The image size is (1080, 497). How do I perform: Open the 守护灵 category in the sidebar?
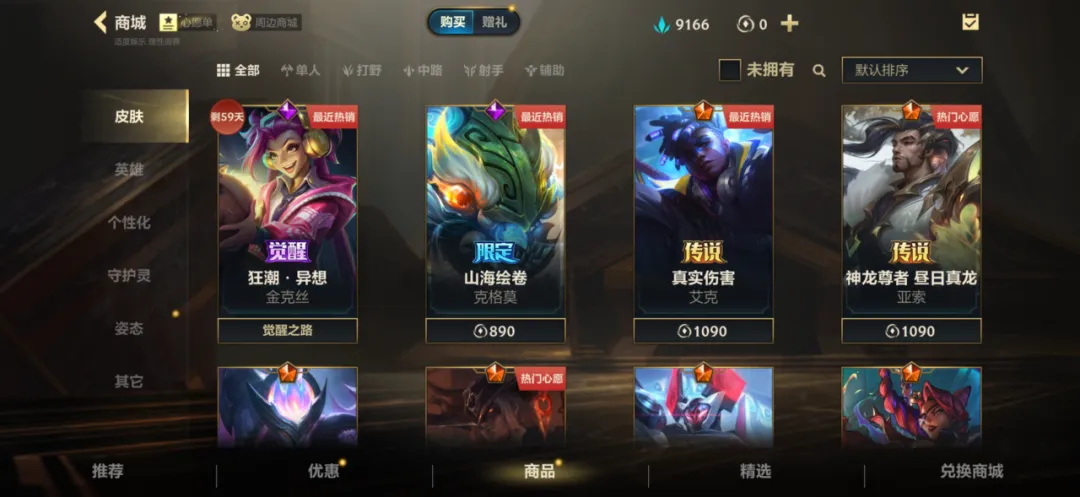pos(129,275)
